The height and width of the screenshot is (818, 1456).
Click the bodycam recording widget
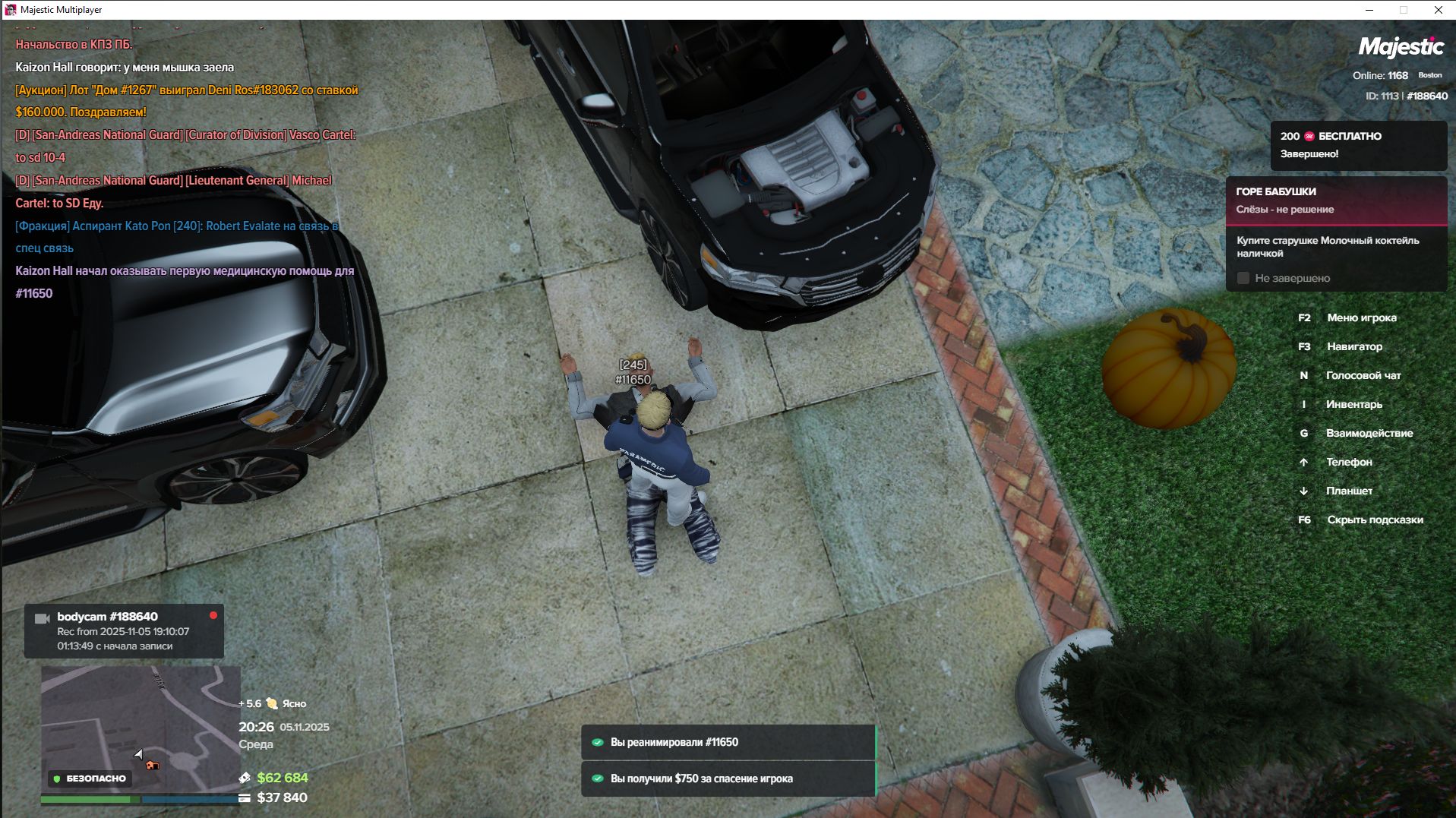(124, 631)
